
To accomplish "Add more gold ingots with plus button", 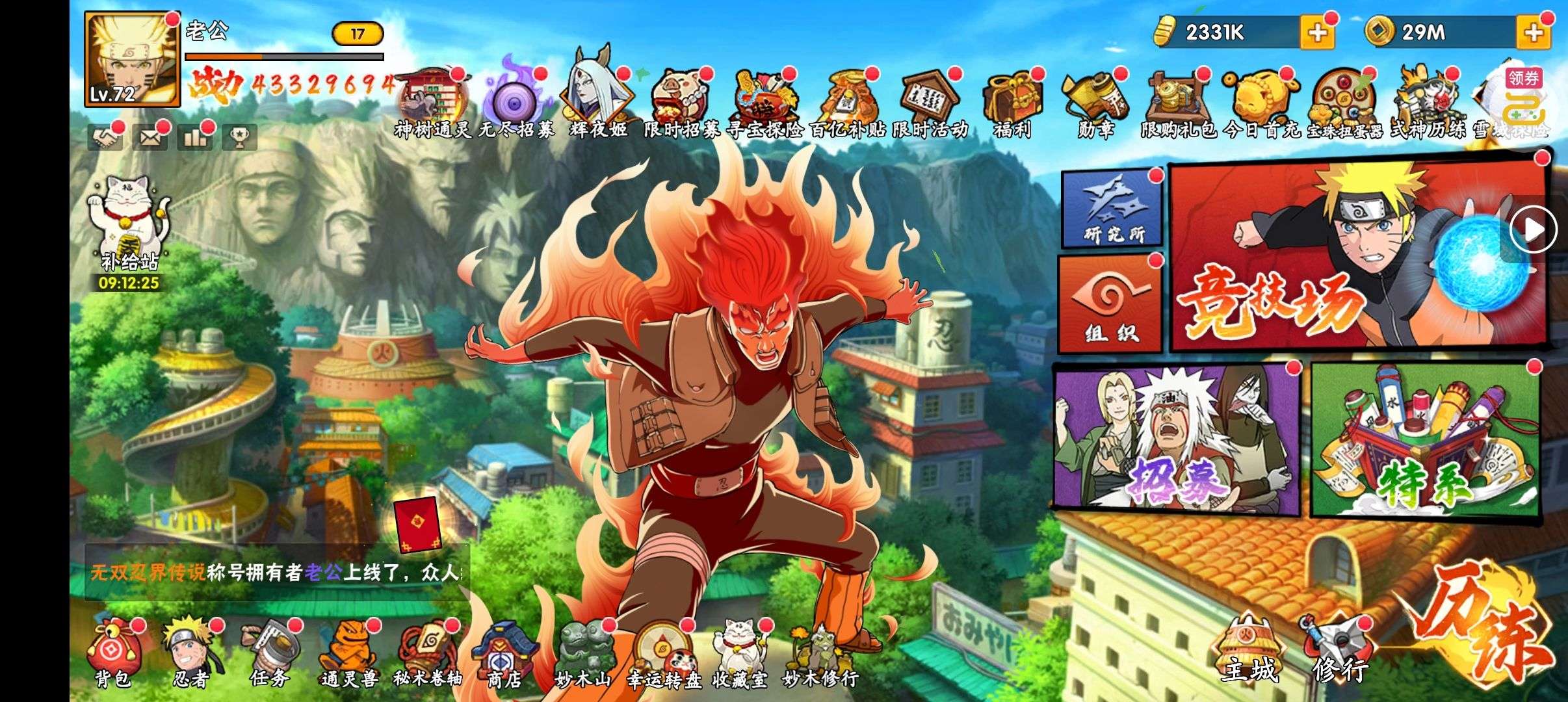I will click(1317, 32).
